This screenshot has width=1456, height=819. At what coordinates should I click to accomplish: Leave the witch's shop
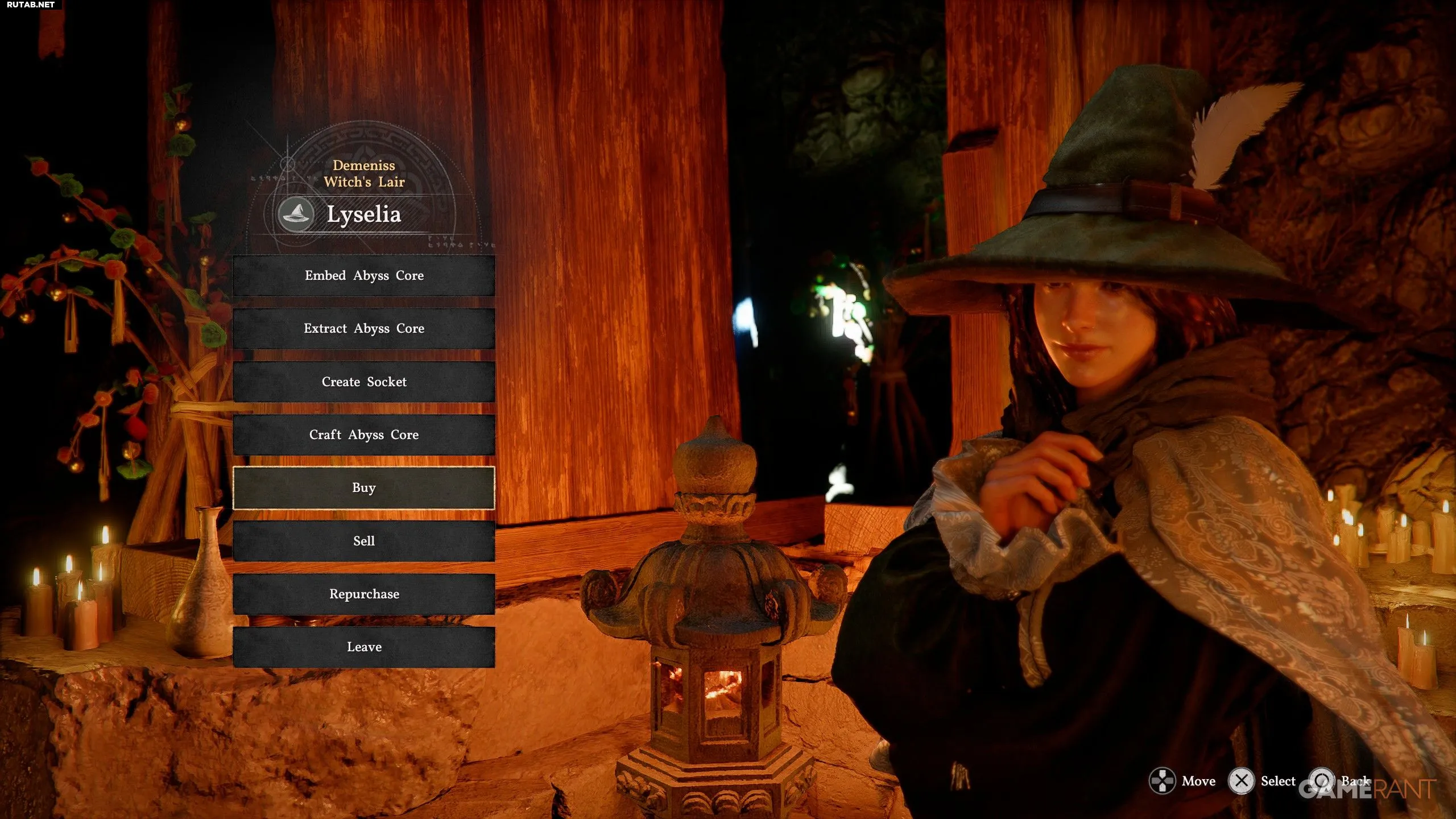(364, 647)
